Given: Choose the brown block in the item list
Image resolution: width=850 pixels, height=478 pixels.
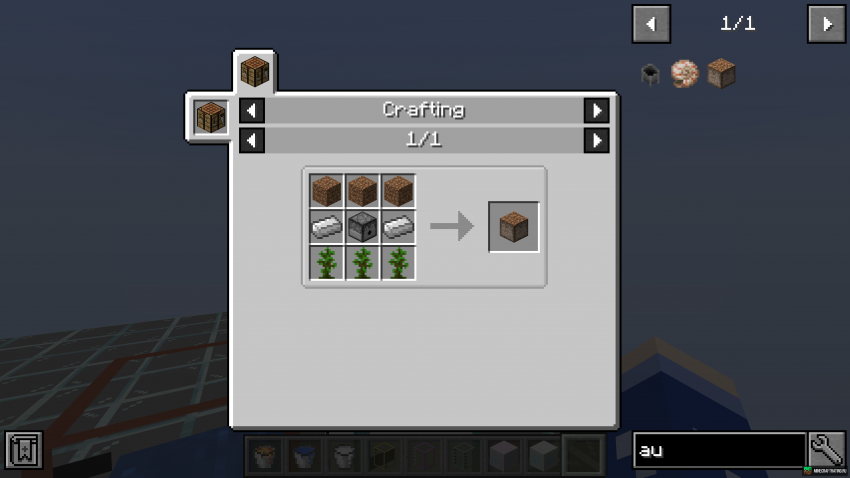Looking at the screenshot, I should [x=721, y=74].
